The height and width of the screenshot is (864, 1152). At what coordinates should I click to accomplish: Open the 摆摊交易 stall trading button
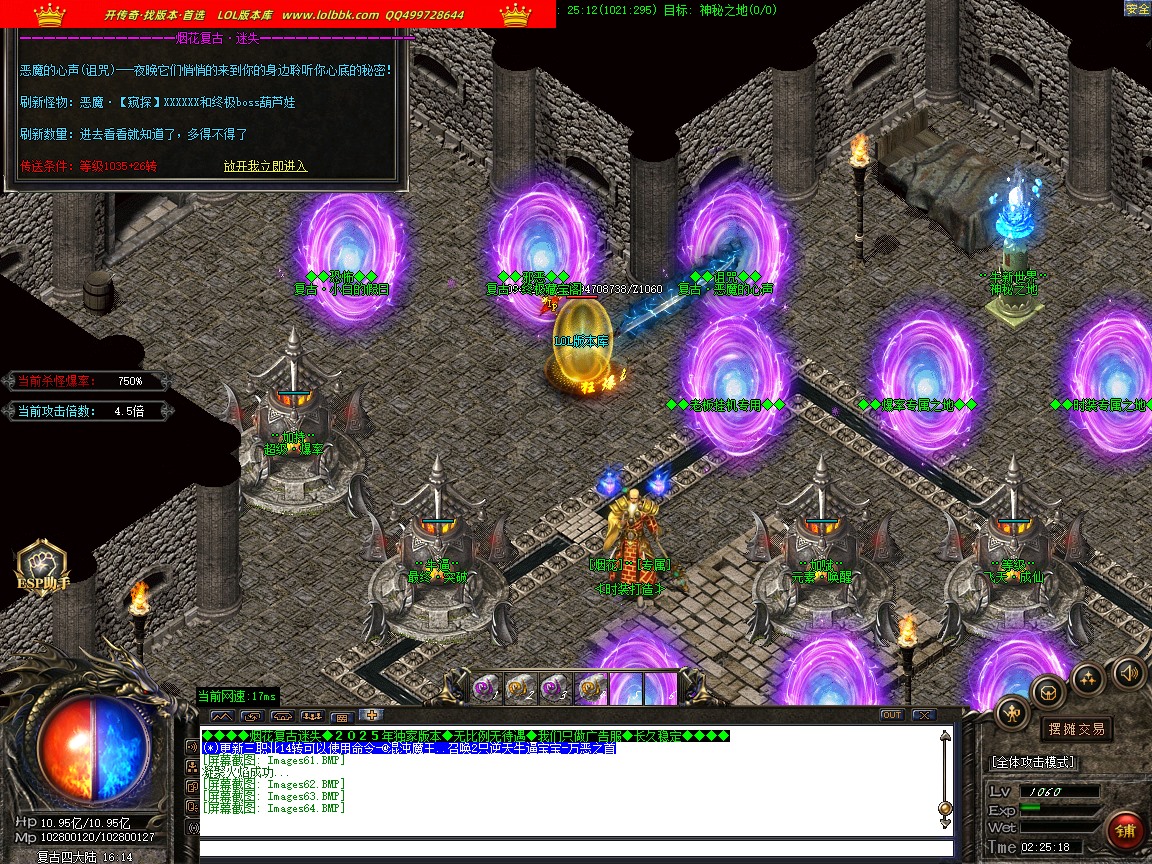[x=1077, y=728]
